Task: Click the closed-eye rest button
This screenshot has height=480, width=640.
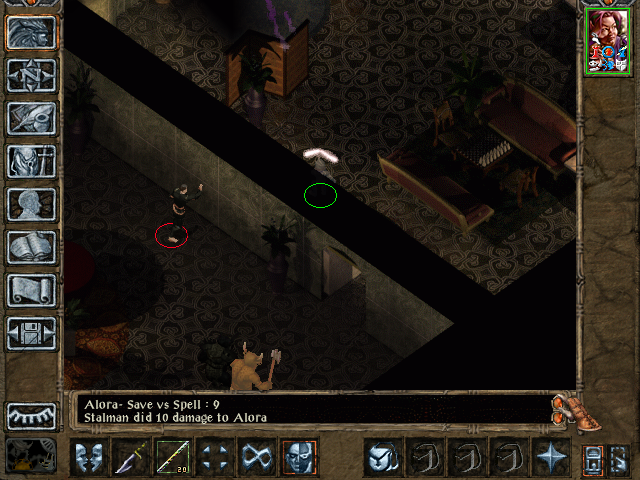Action: [31, 414]
